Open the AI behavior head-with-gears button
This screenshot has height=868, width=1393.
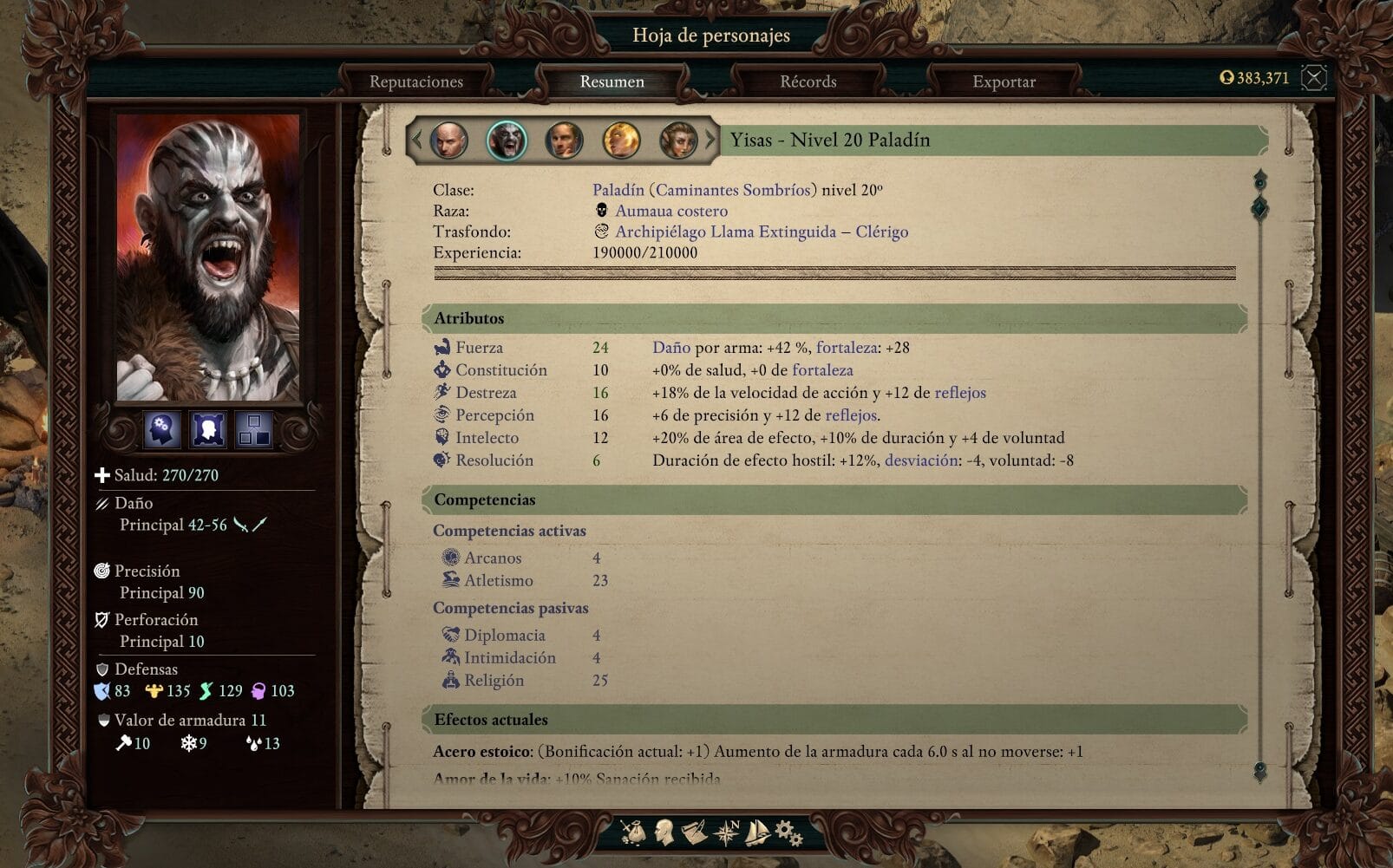tap(162, 429)
